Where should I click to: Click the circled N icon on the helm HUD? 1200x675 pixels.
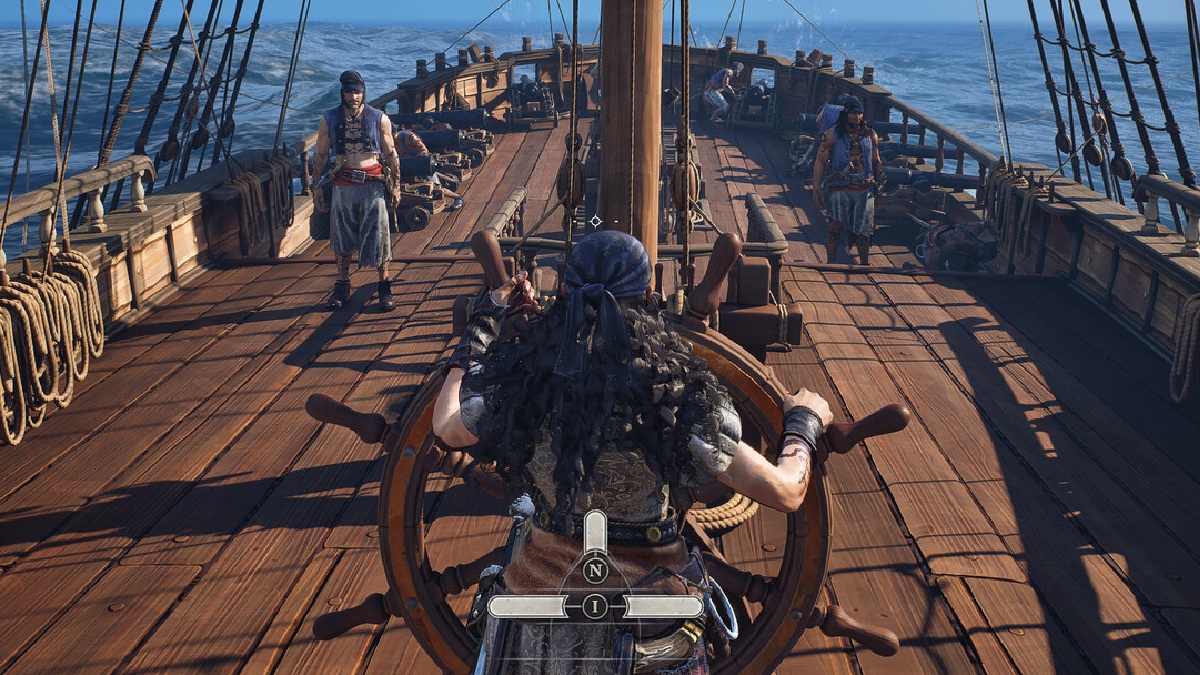595,571
